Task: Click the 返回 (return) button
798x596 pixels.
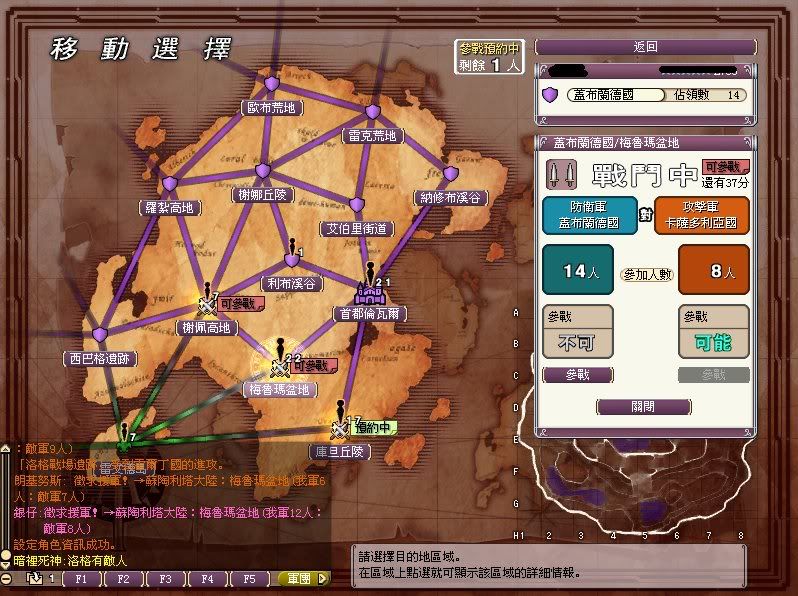Action: pos(645,47)
